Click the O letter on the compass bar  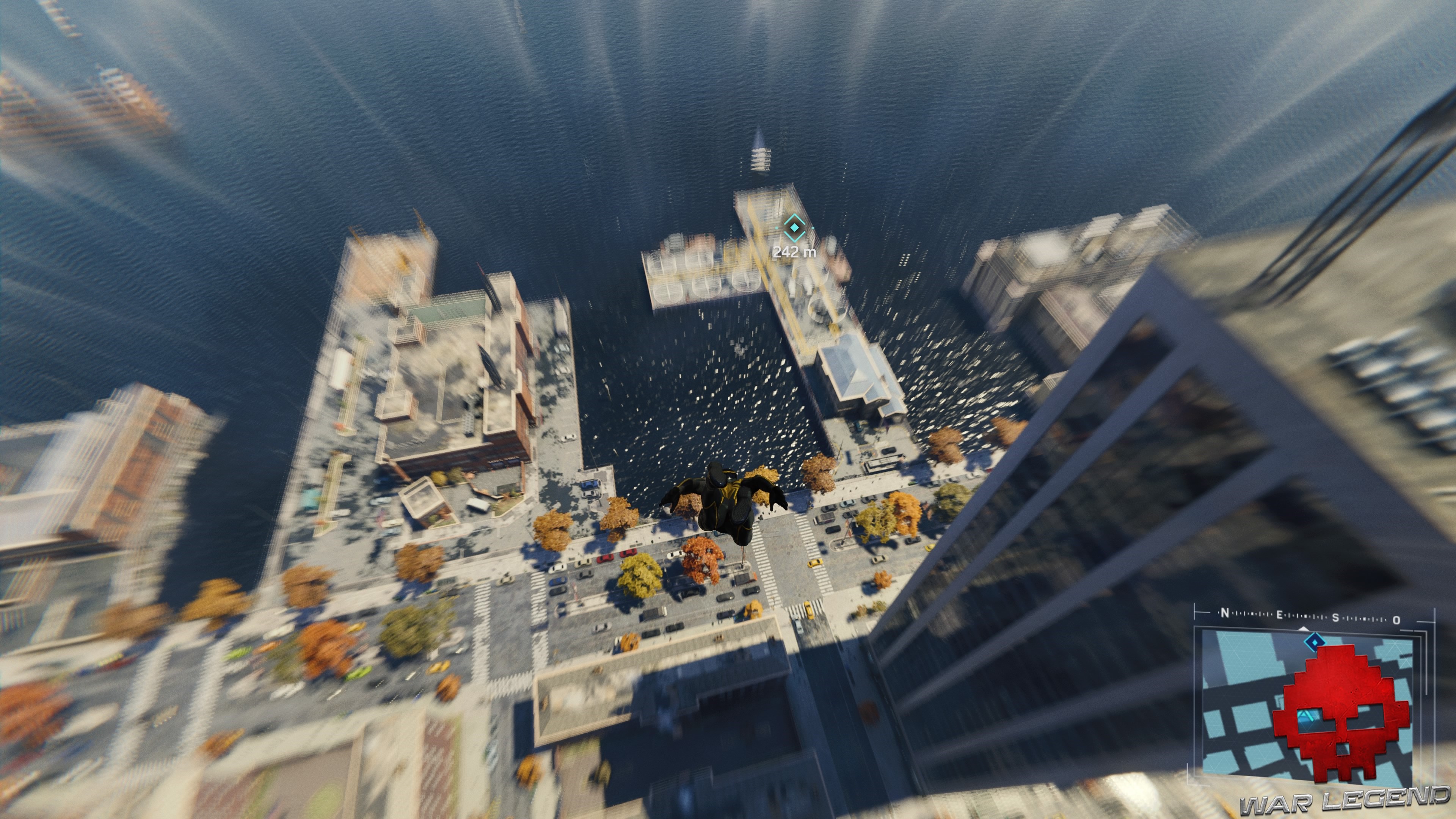point(1395,621)
